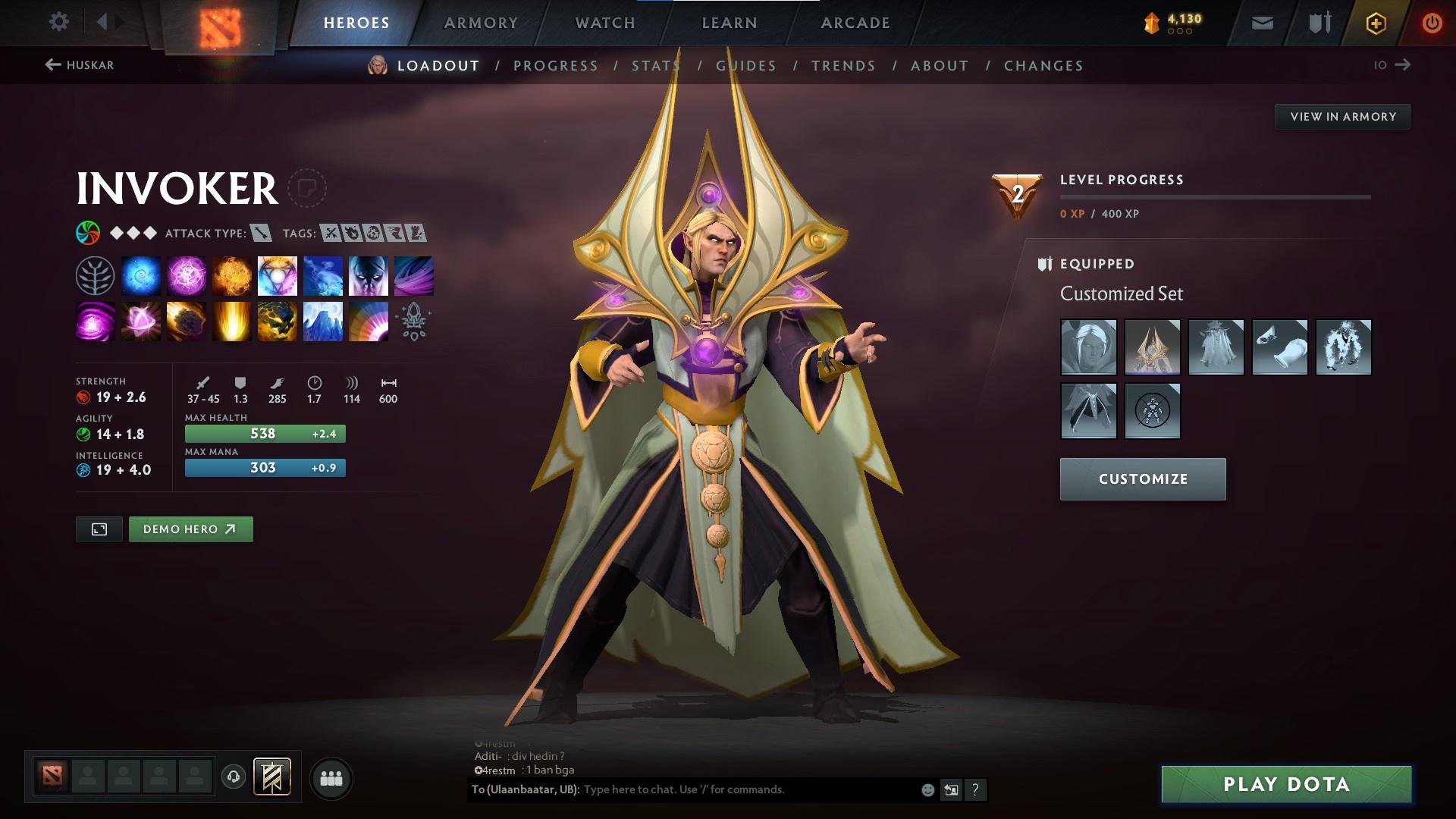This screenshot has width=1456, height=819.
Task: Click the Ice Wall ability icon
Action: (323, 321)
